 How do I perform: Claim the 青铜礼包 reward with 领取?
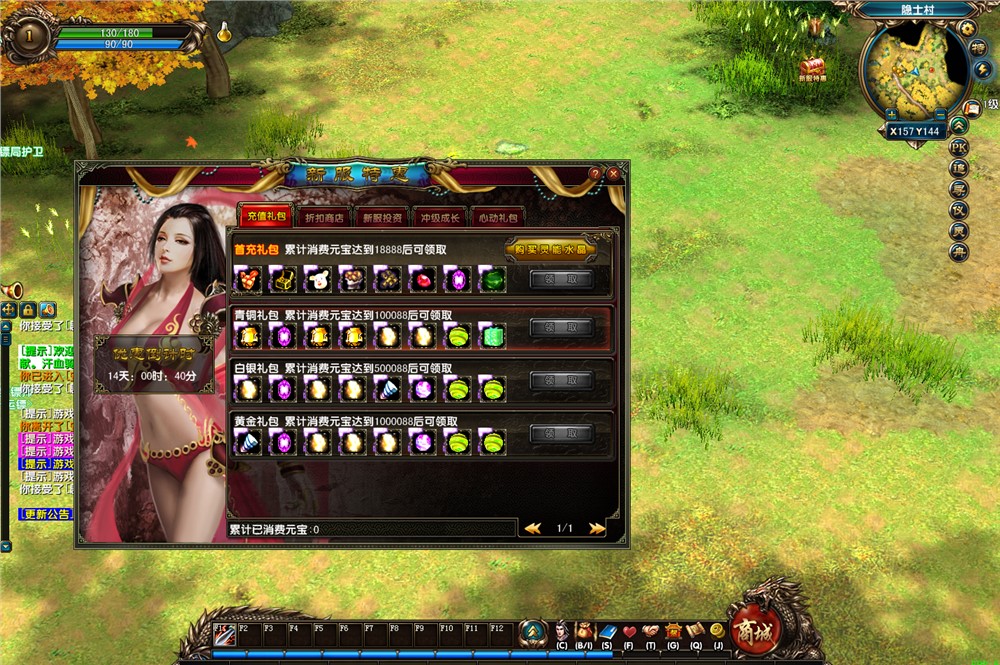(x=562, y=327)
